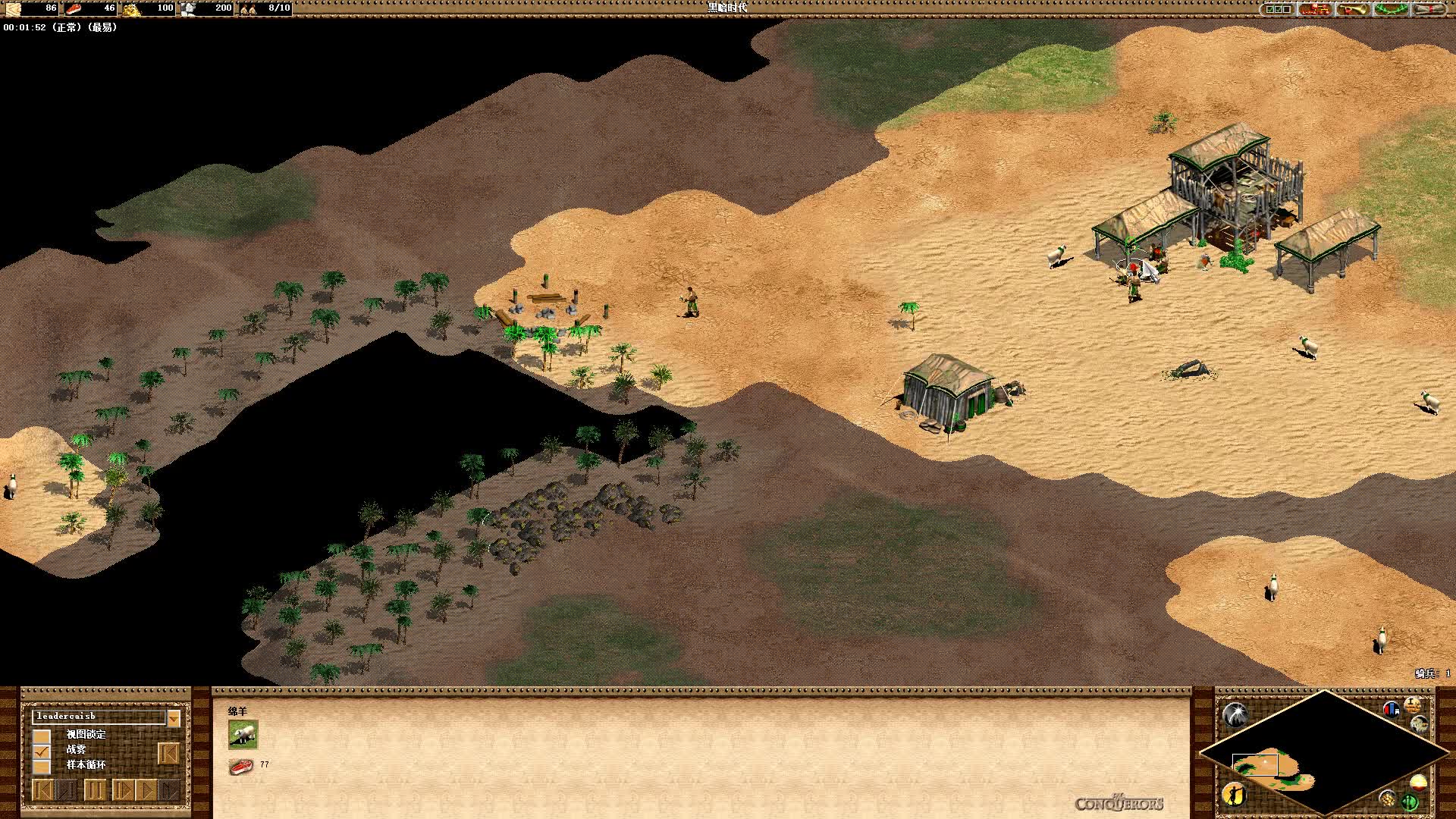The height and width of the screenshot is (819, 1456).
Task: Open the objectives checklist button
Action: coord(1277,9)
